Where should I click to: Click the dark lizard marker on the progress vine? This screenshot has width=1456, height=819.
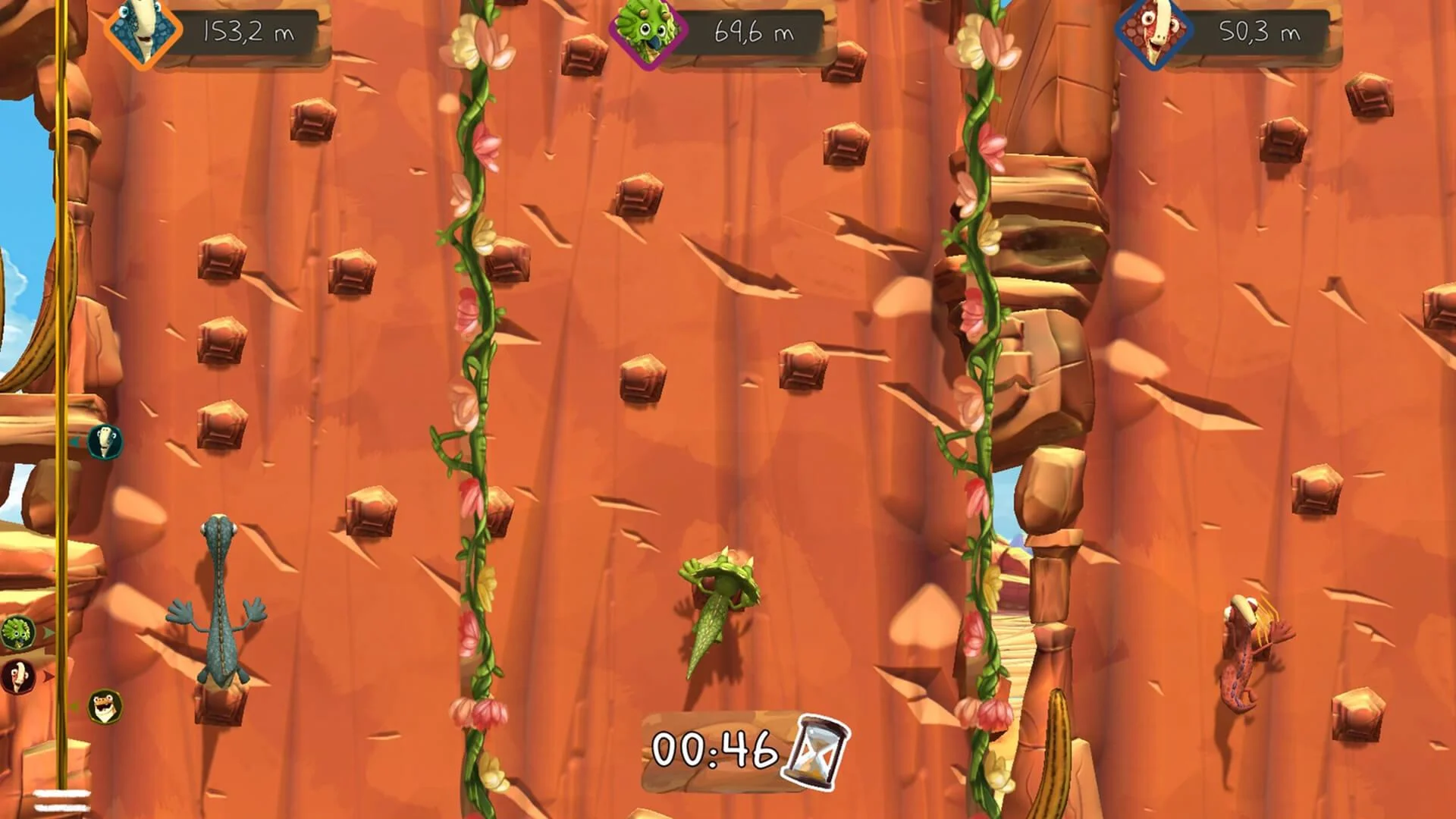click(17, 676)
